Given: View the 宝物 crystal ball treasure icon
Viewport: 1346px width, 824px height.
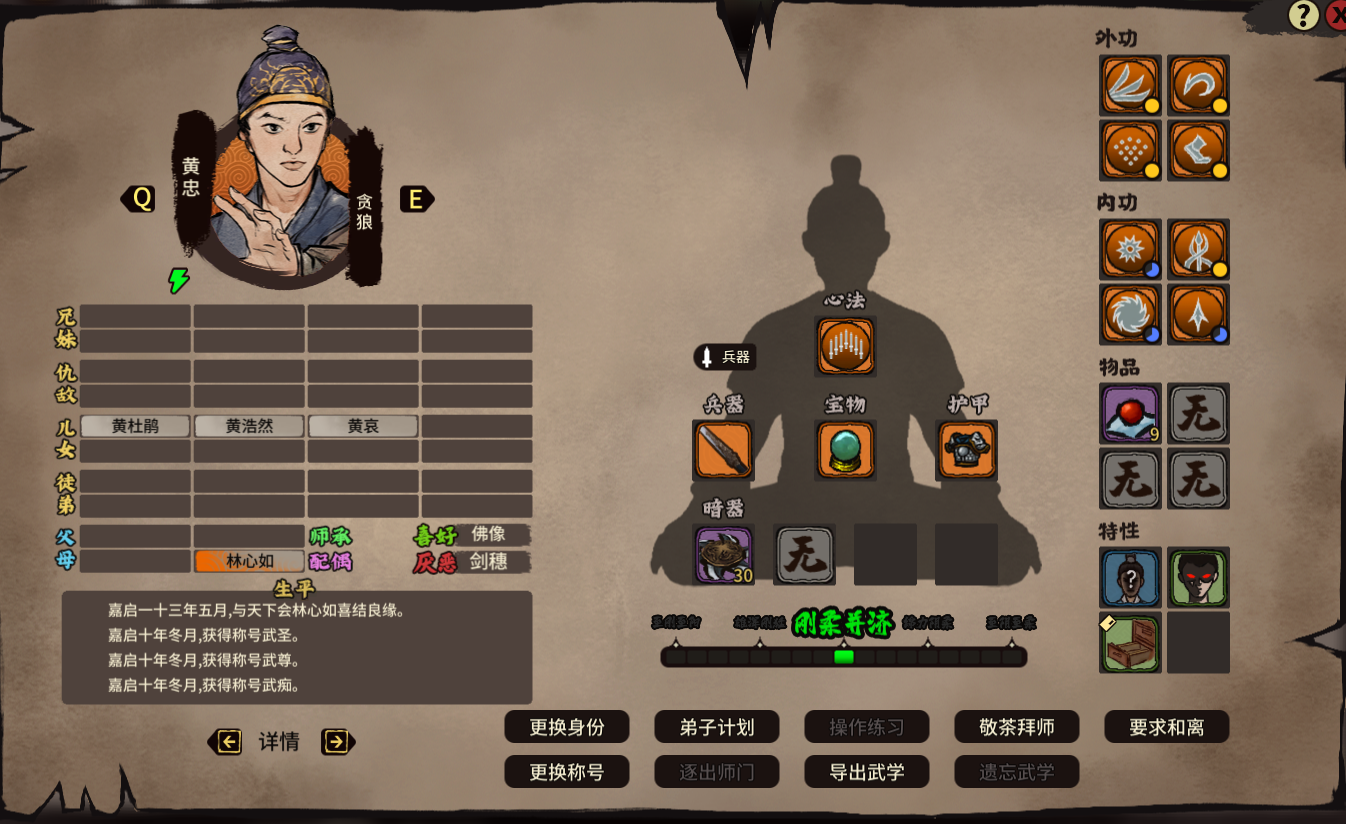Looking at the screenshot, I should (845, 449).
